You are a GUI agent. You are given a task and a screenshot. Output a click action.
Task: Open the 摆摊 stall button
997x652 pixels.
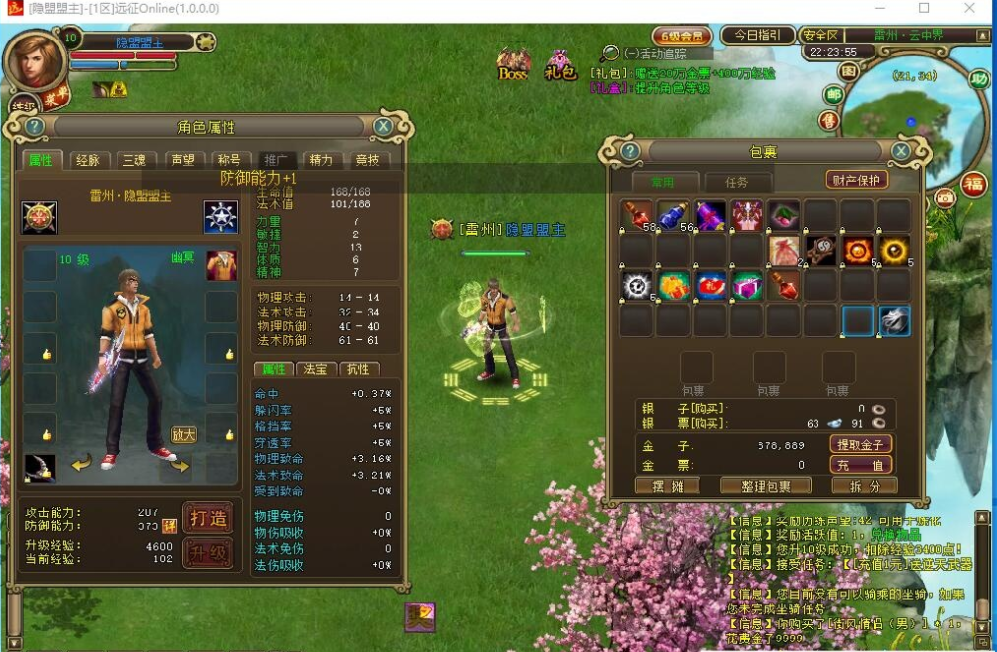[666, 486]
